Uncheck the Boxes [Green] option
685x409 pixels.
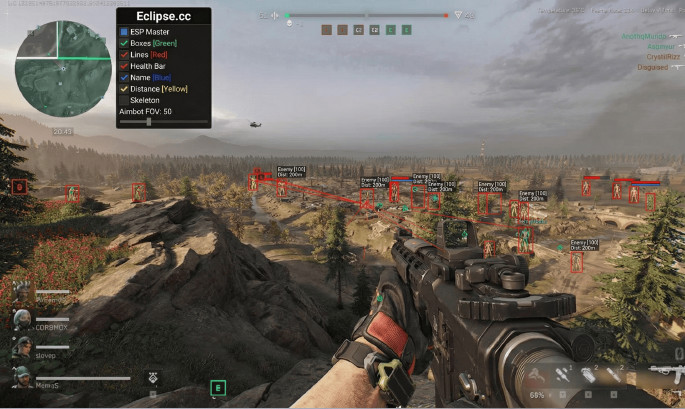(x=124, y=43)
